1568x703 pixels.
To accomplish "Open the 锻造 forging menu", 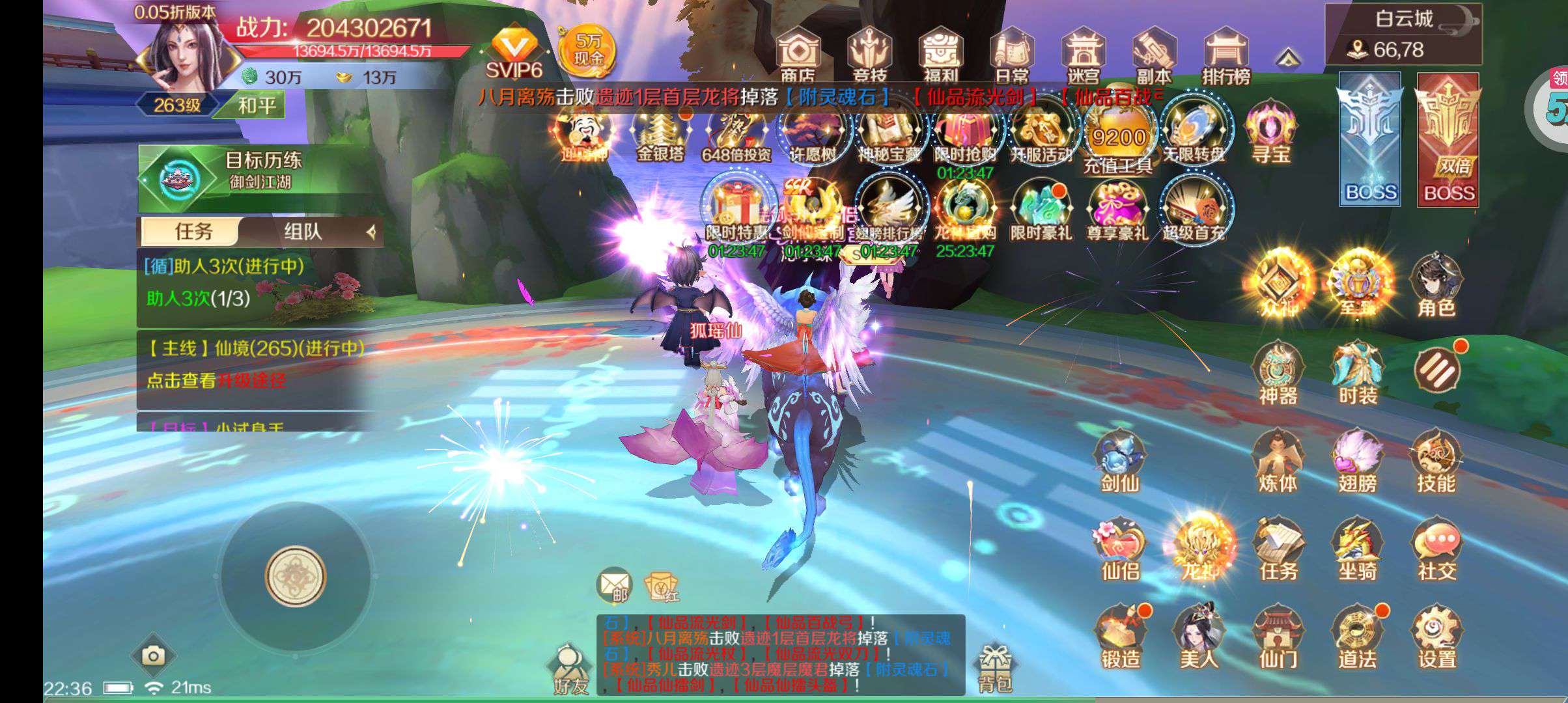I will (x=1121, y=638).
